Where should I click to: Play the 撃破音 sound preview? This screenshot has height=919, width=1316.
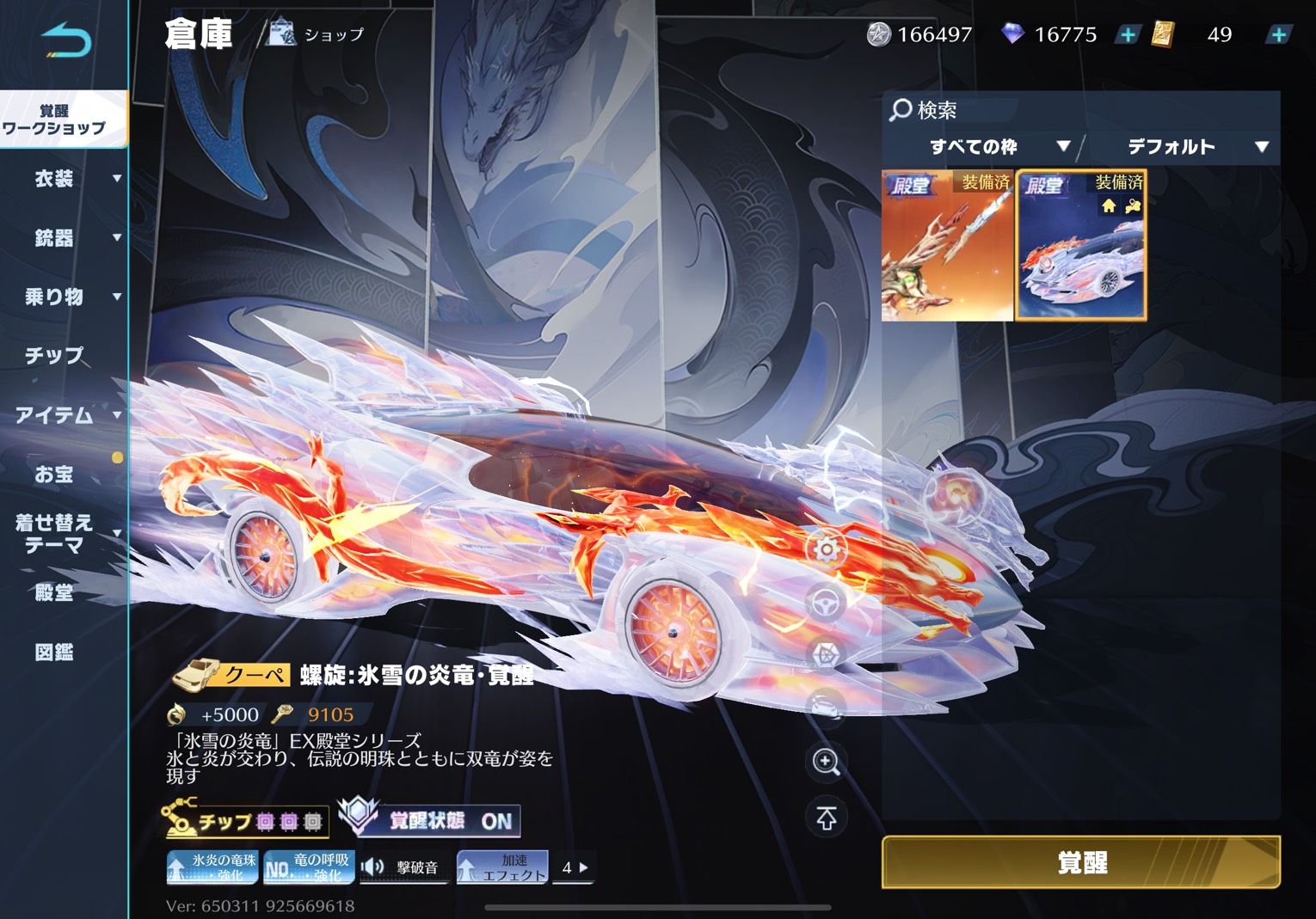point(401,867)
